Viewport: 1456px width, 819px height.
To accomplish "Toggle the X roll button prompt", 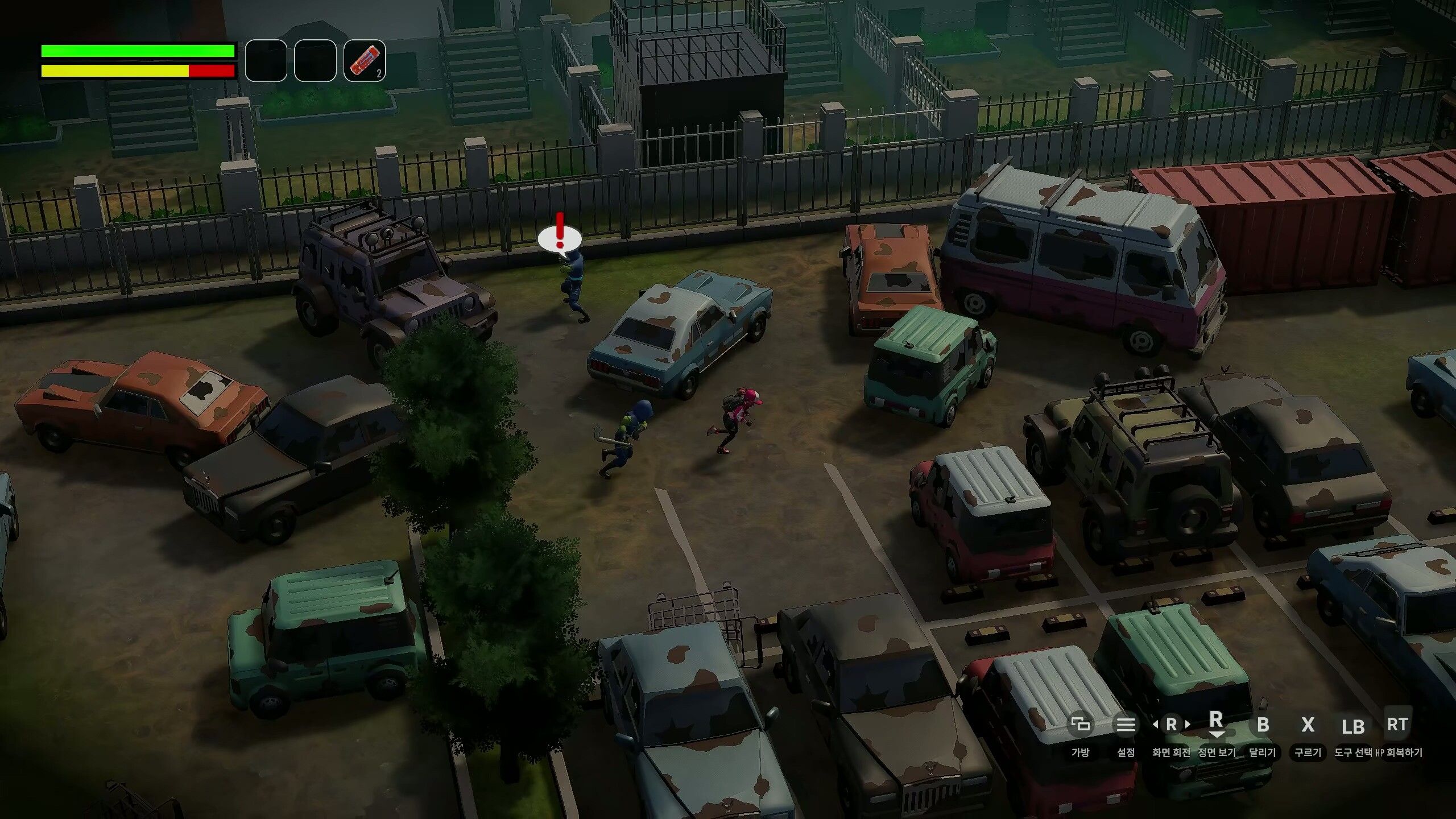I will 1308,726.
